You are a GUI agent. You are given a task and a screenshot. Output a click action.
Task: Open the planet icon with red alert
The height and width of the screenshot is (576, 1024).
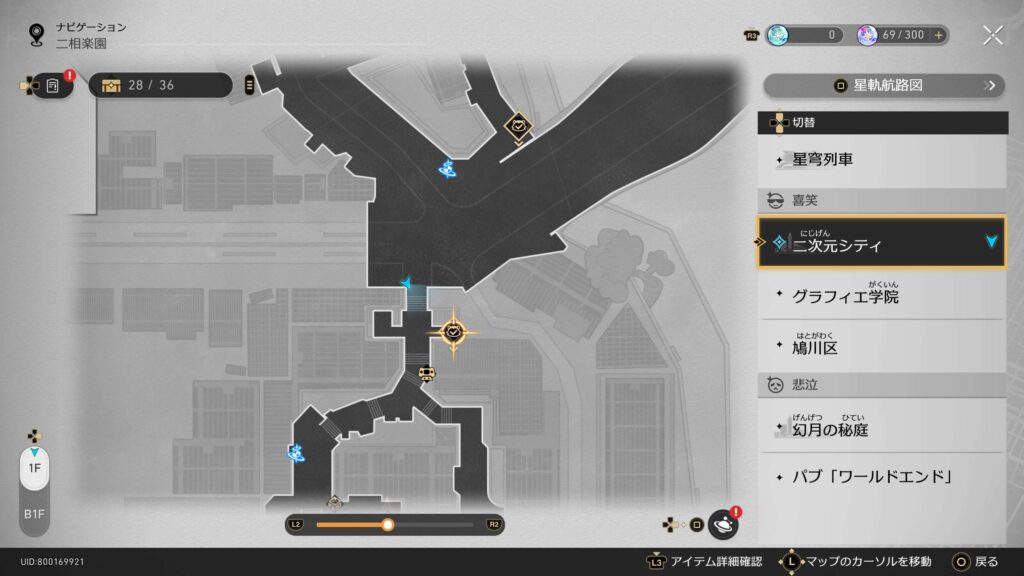[x=722, y=524]
